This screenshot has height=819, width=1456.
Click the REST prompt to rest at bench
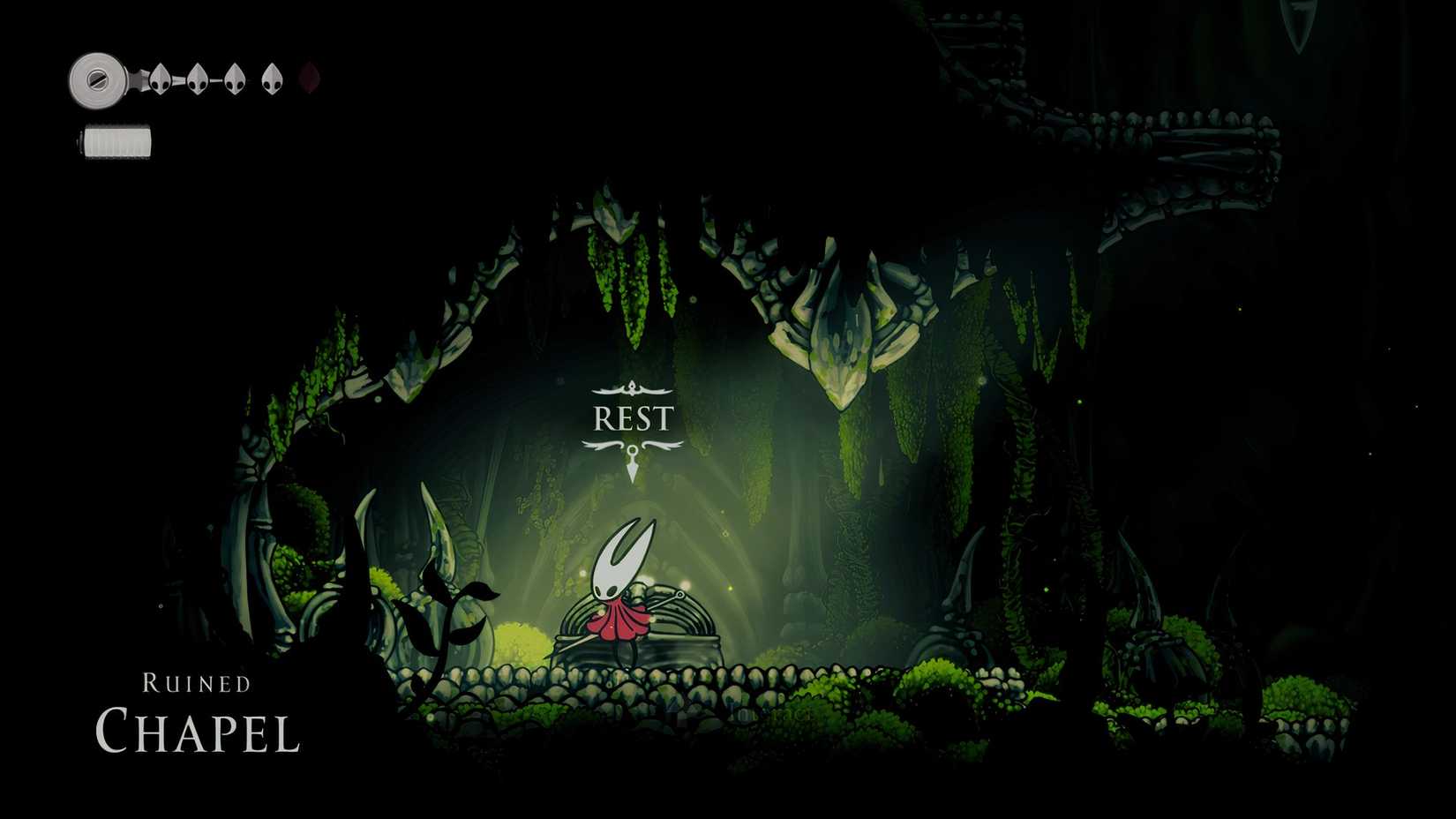[633, 417]
